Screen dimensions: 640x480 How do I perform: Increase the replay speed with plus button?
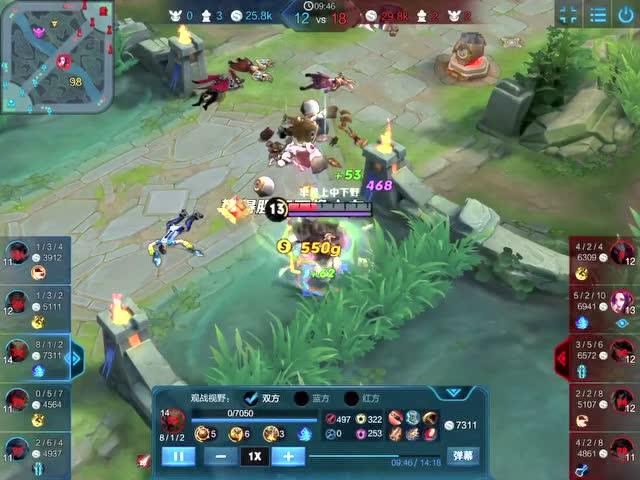pyautogui.click(x=288, y=456)
